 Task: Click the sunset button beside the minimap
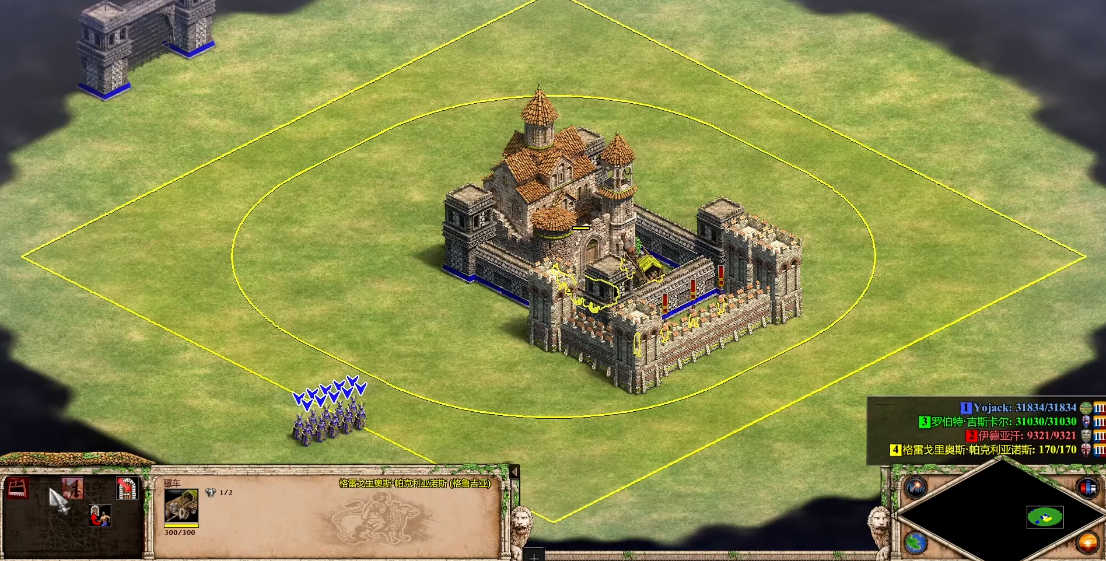1088,542
